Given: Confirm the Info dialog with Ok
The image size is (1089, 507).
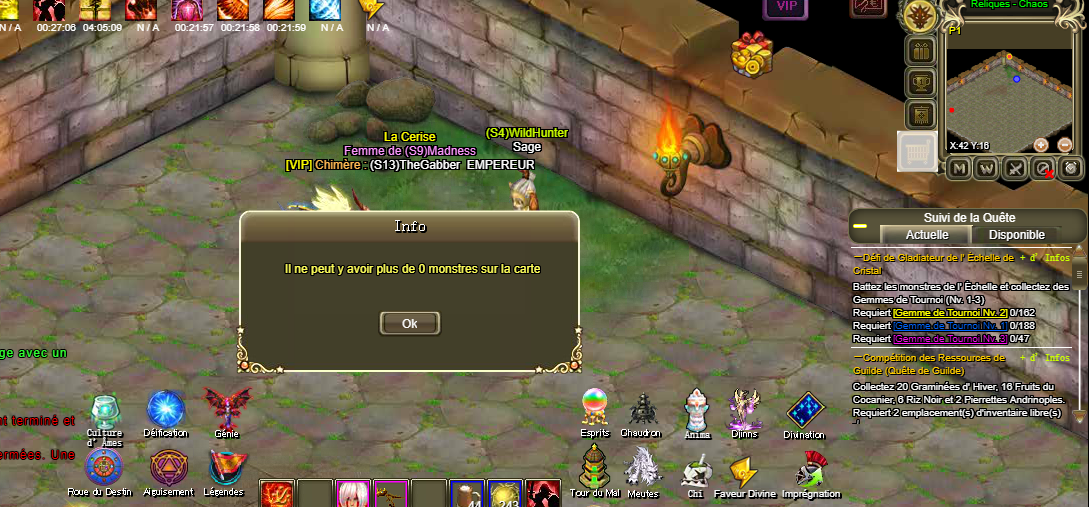Looking at the screenshot, I should pos(409,323).
